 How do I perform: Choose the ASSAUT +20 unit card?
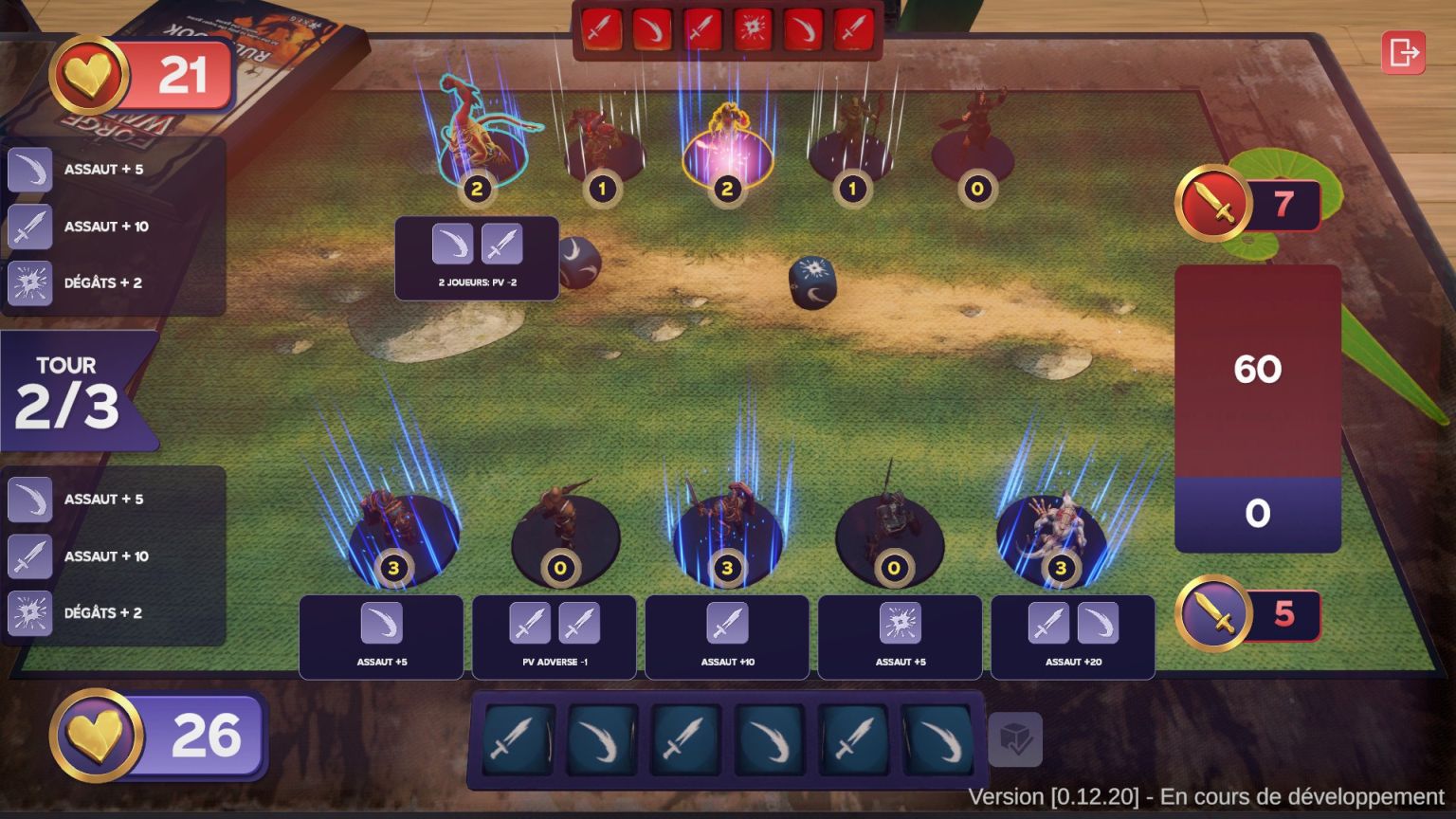(x=1073, y=637)
